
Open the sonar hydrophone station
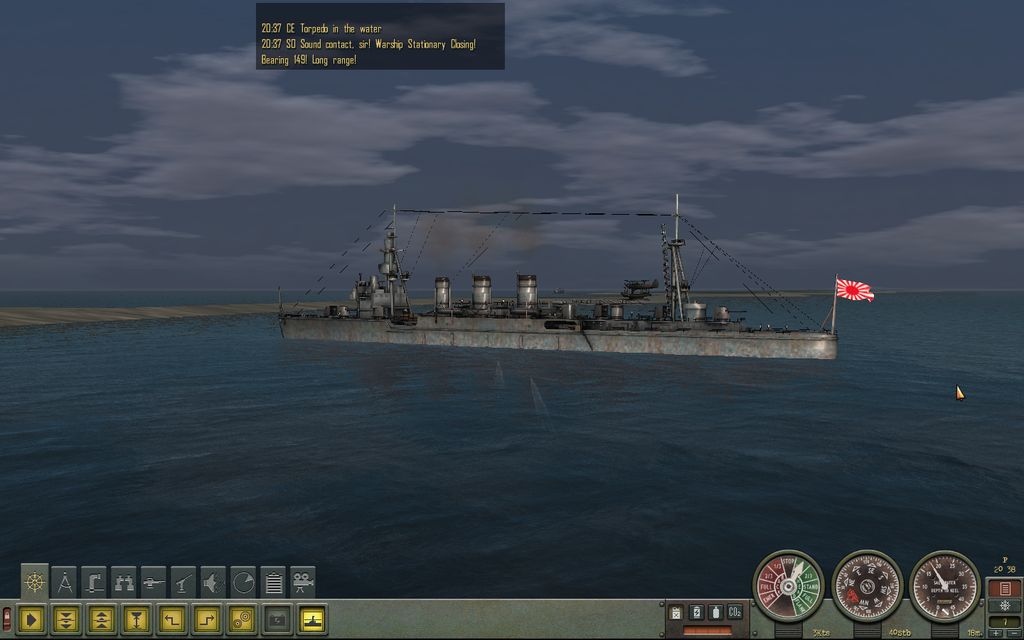click(213, 581)
